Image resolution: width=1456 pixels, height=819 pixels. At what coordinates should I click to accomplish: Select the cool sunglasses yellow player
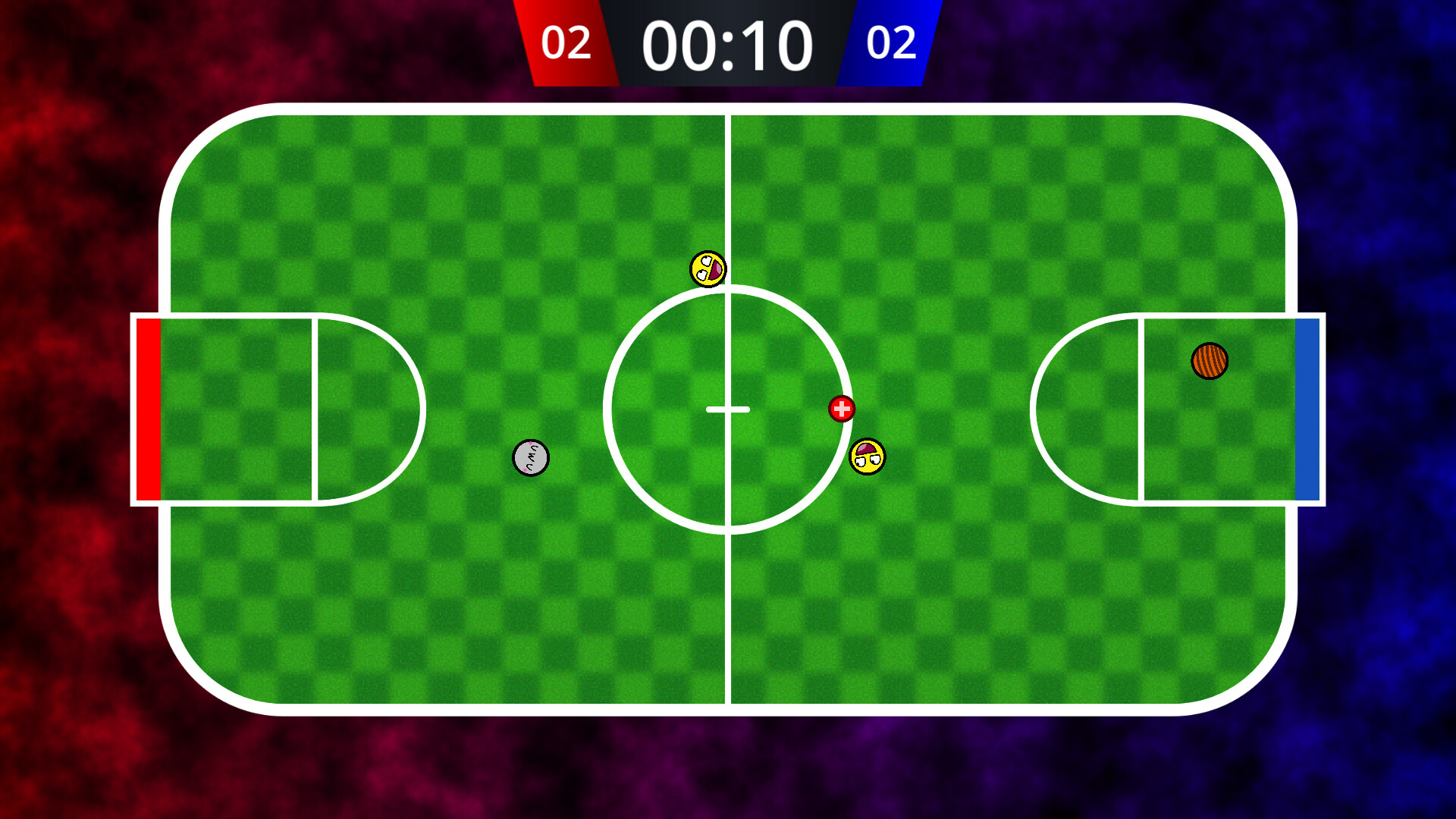pos(867,457)
